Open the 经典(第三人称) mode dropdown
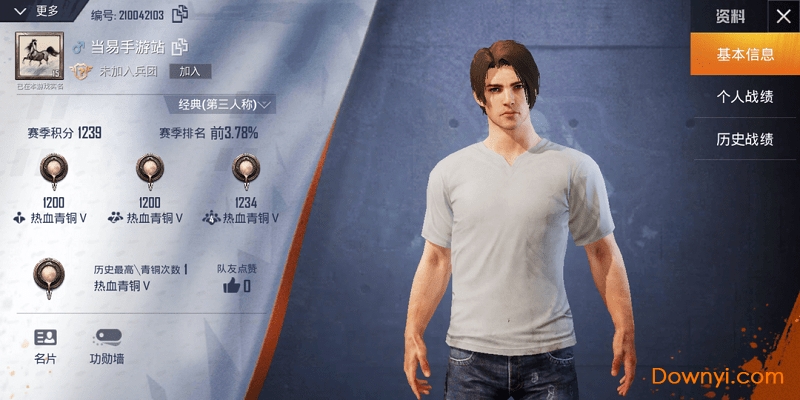Image resolution: width=800 pixels, height=400 pixels. click(226, 104)
